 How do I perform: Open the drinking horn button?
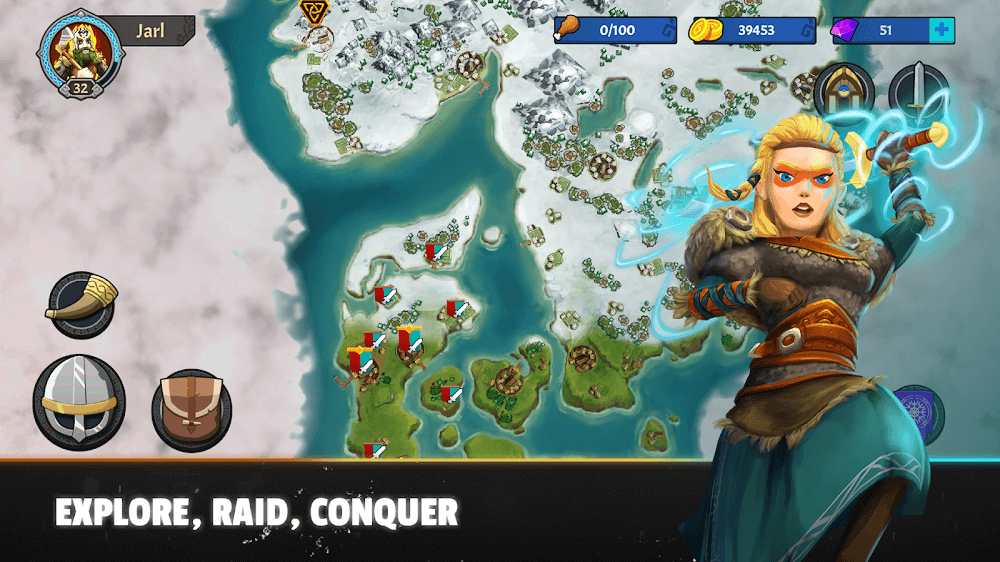pyautogui.click(x=81, y=303)
